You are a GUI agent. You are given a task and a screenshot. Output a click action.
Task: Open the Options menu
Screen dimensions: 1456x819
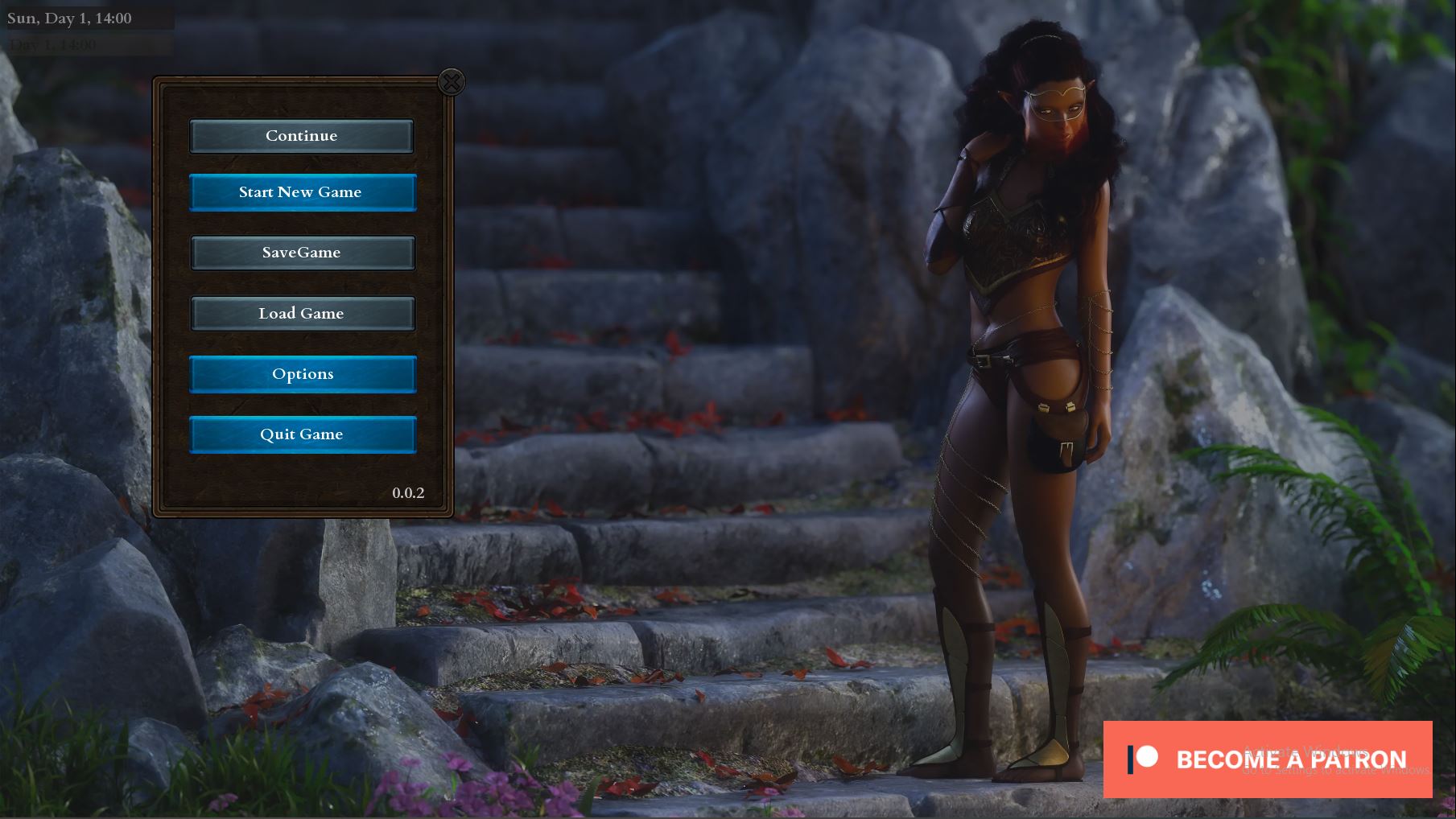tap(303, 374)
